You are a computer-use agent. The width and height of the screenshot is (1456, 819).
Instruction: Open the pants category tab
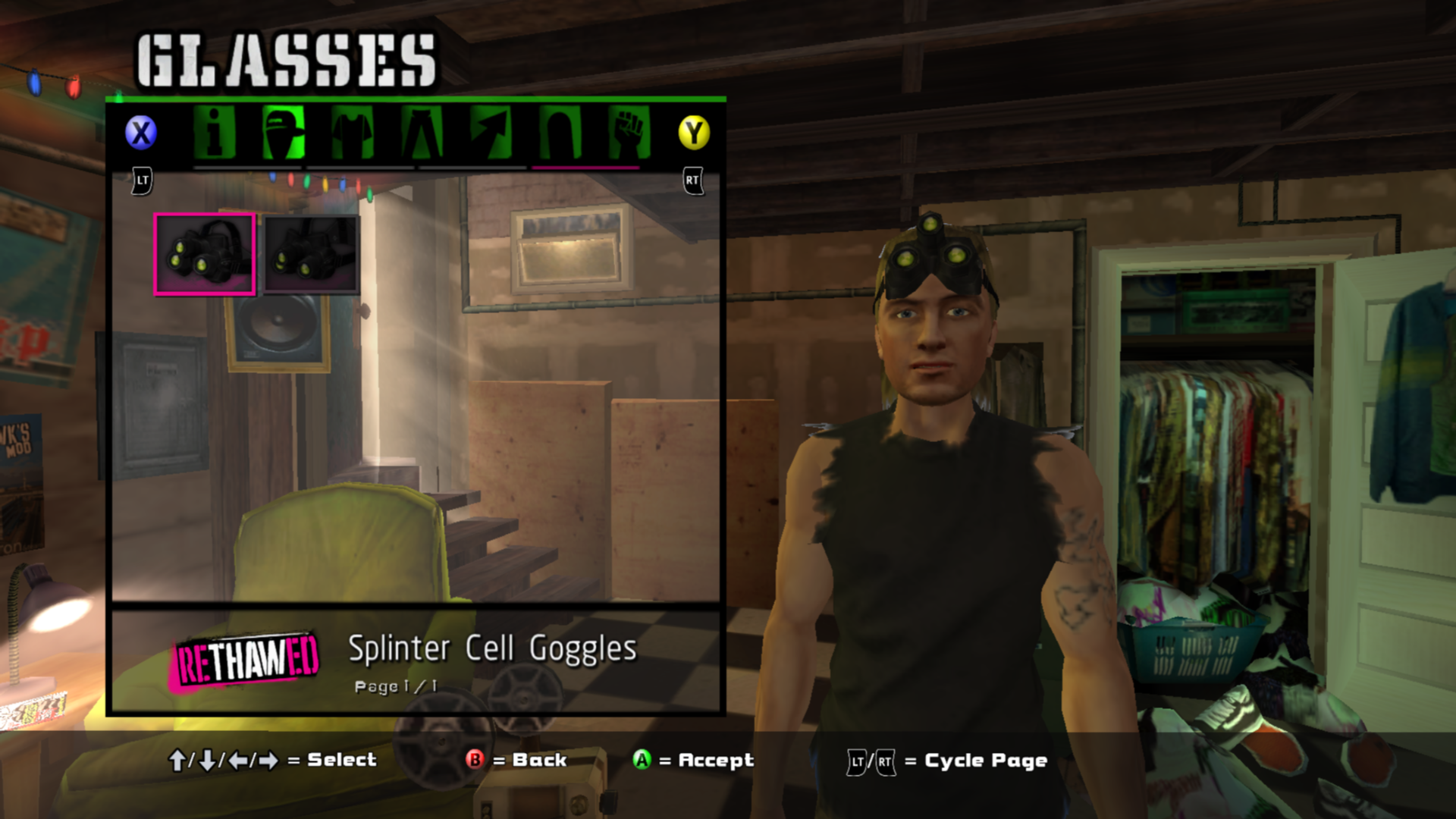pyautogui.click(x=422, y=133)
